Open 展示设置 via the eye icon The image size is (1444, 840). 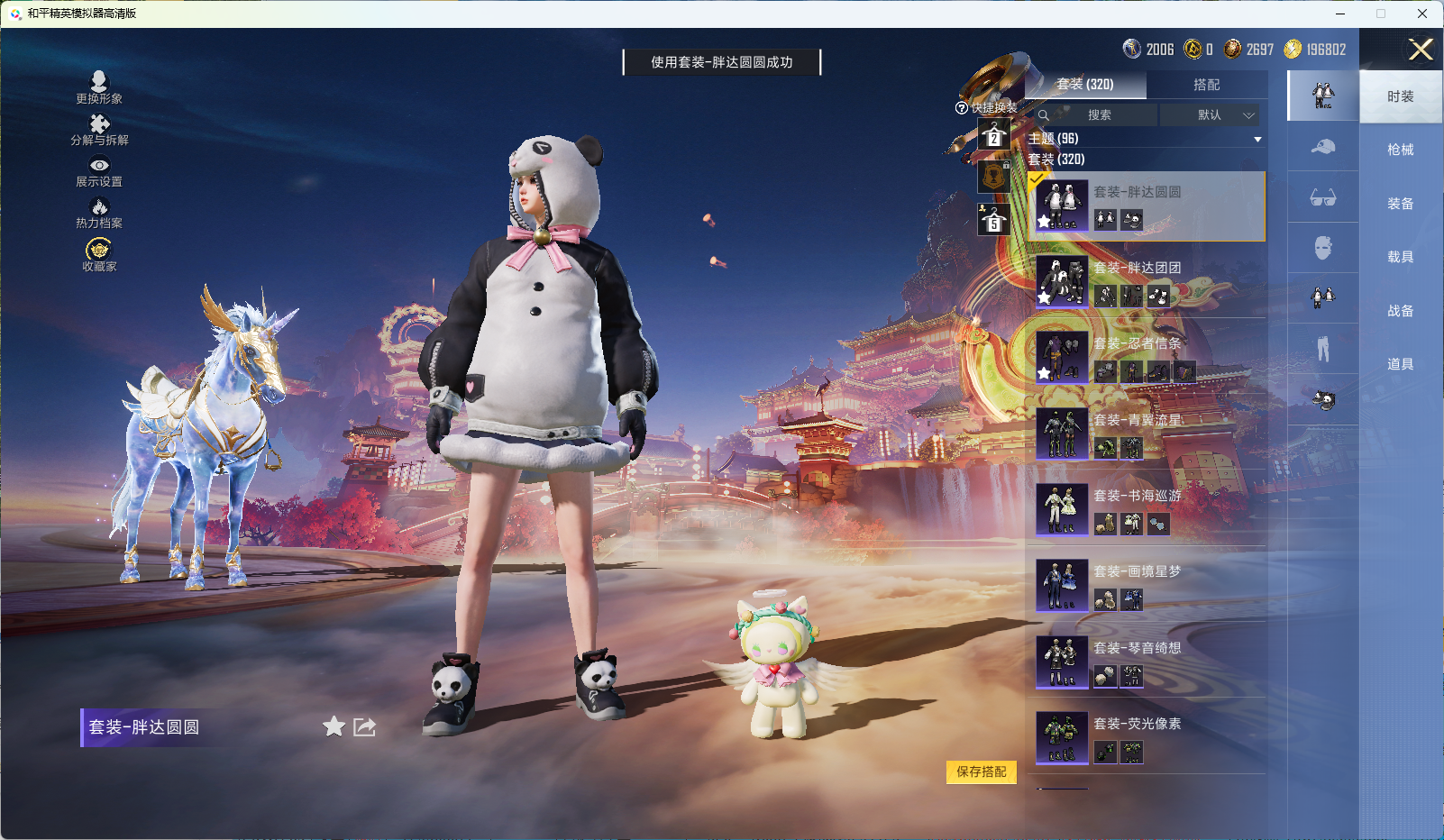click(x=100, y=167)
